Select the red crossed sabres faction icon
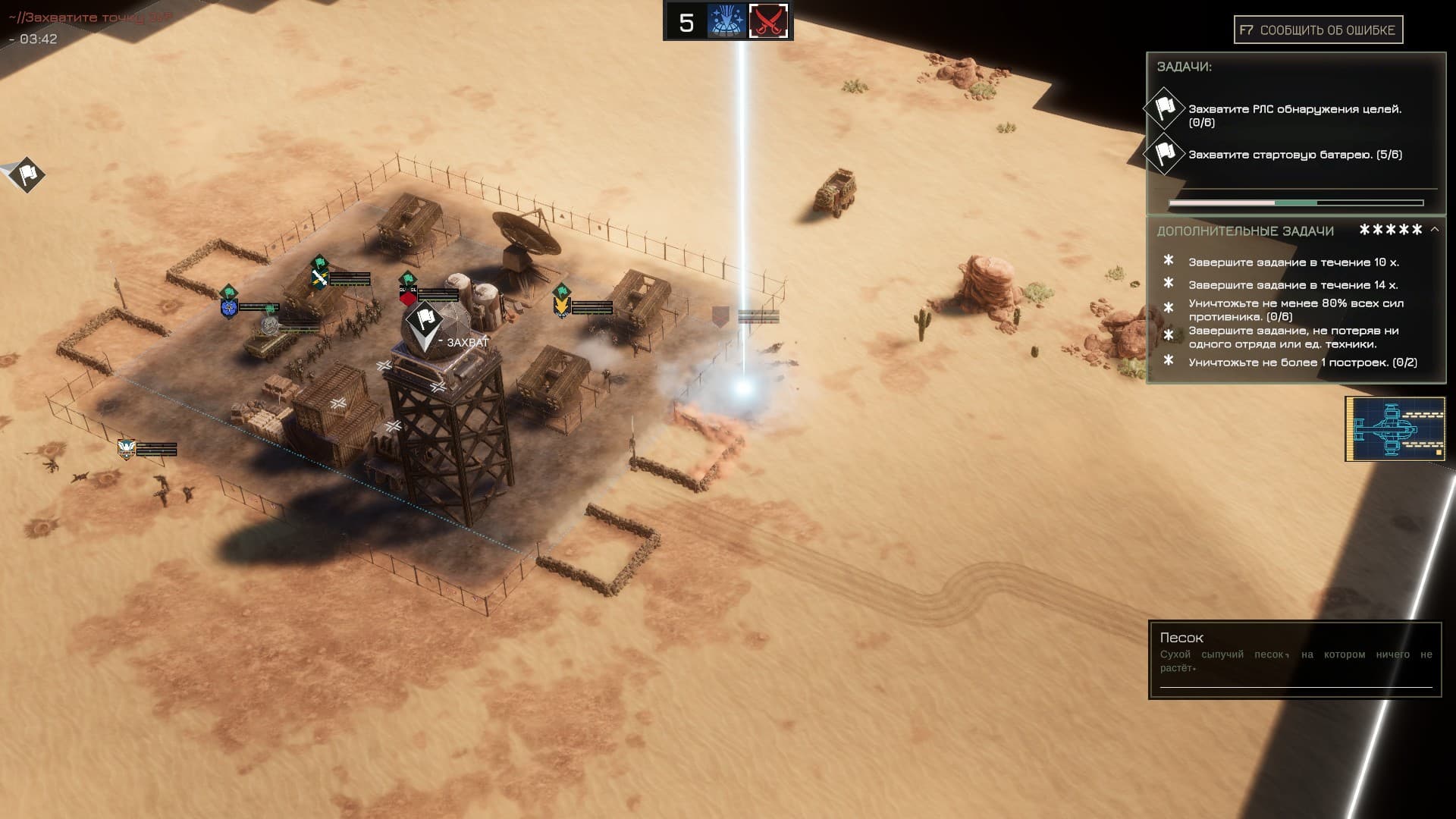Image resolution: width=1456 pixels, height=819 pixels. (x=768, y=21)
